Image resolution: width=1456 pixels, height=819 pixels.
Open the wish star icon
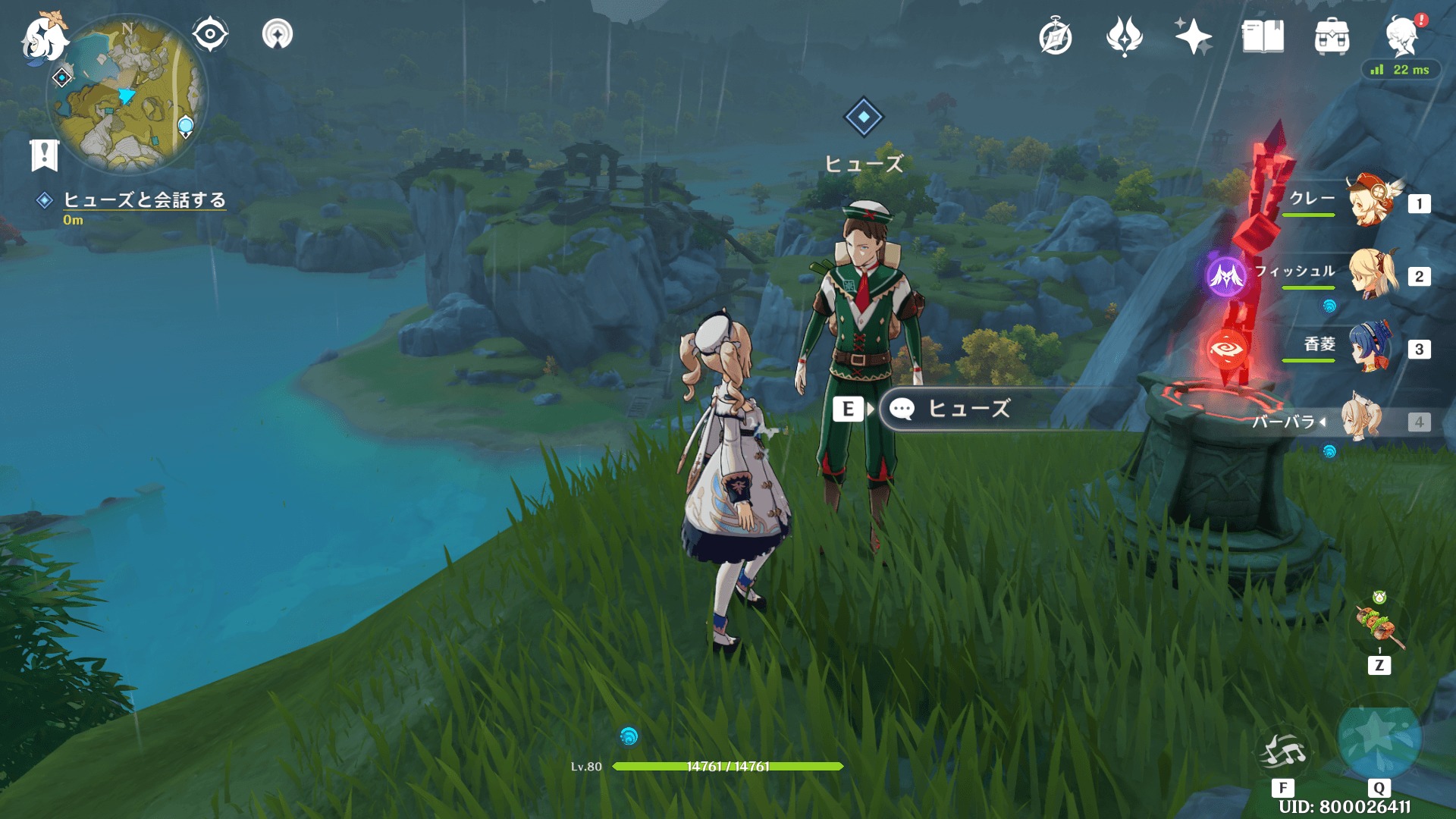(x=1193, y=36)
